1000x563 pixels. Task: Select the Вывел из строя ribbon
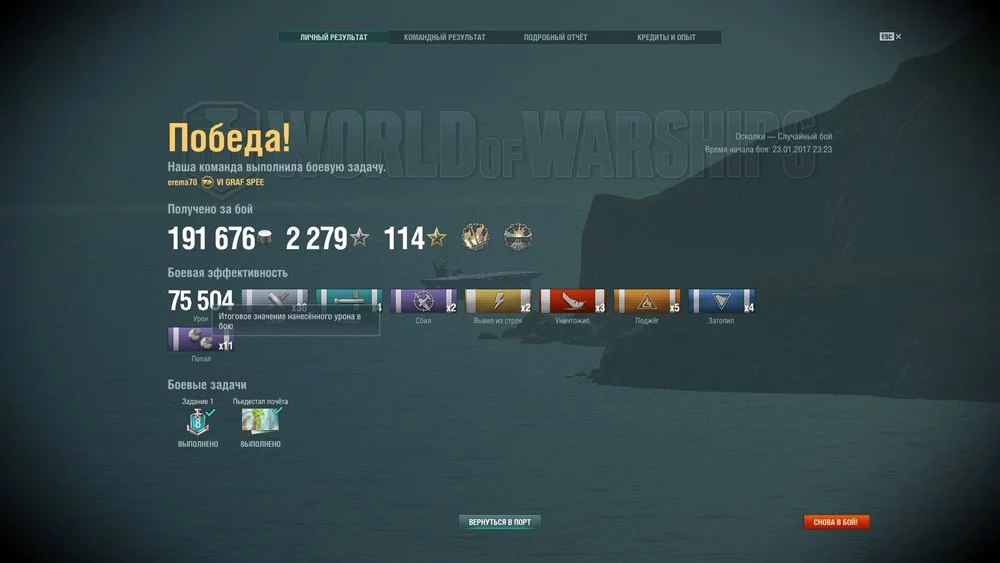tap(498, 302)
